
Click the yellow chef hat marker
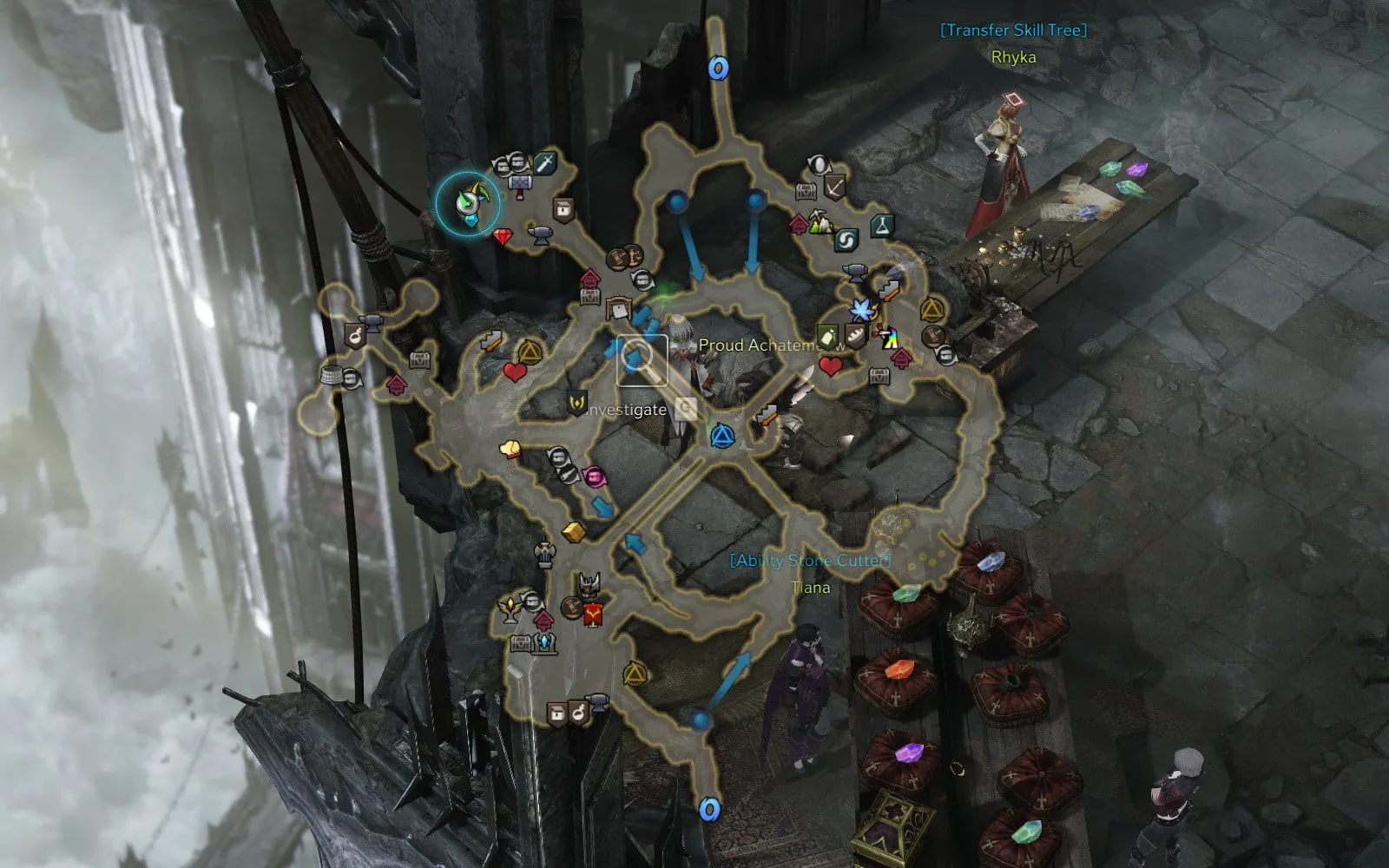(x=510, y=449)
